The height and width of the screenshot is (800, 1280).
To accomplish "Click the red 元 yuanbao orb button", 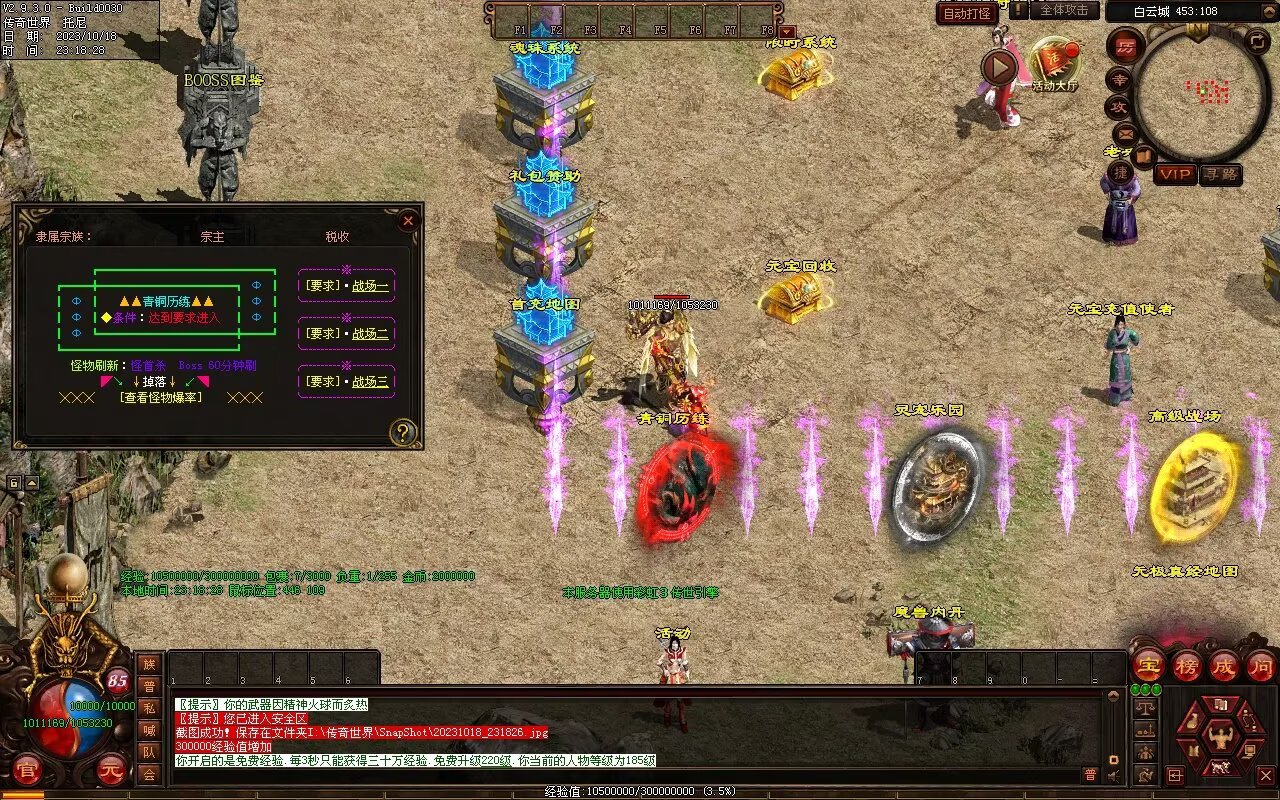I will tap(112, 770).
